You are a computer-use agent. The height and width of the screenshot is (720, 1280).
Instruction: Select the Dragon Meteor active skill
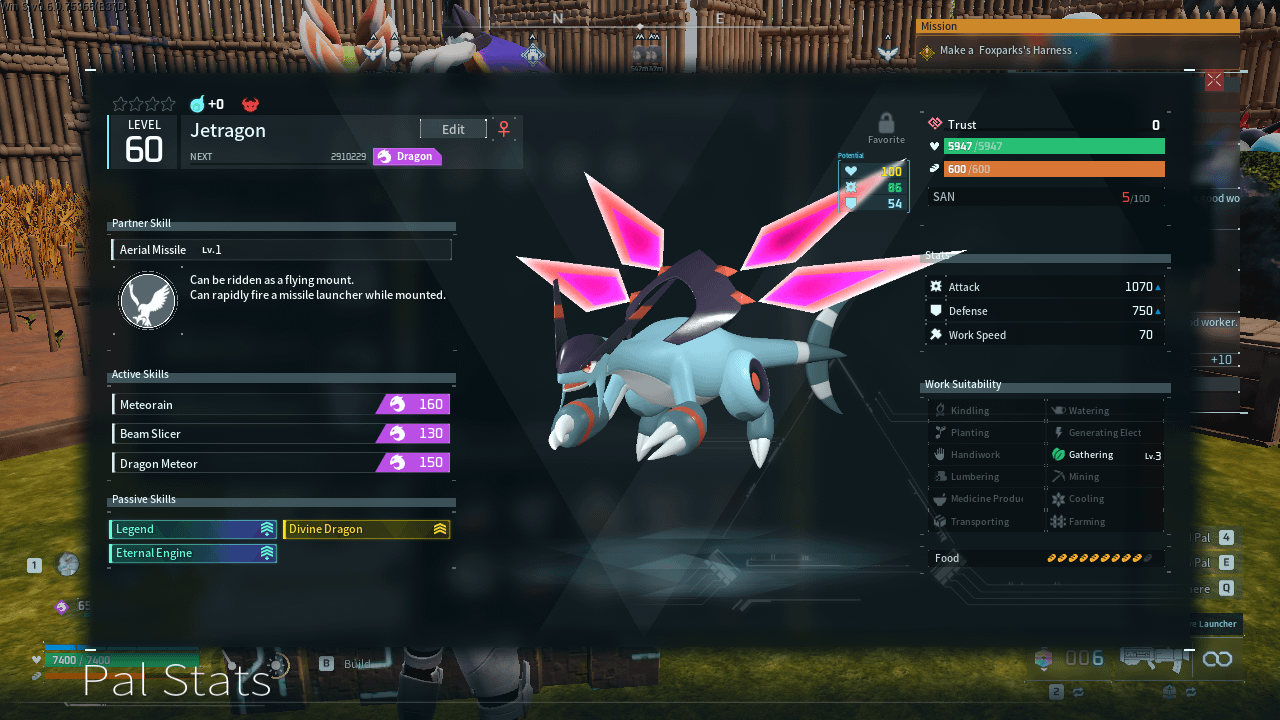pos(281,463)
